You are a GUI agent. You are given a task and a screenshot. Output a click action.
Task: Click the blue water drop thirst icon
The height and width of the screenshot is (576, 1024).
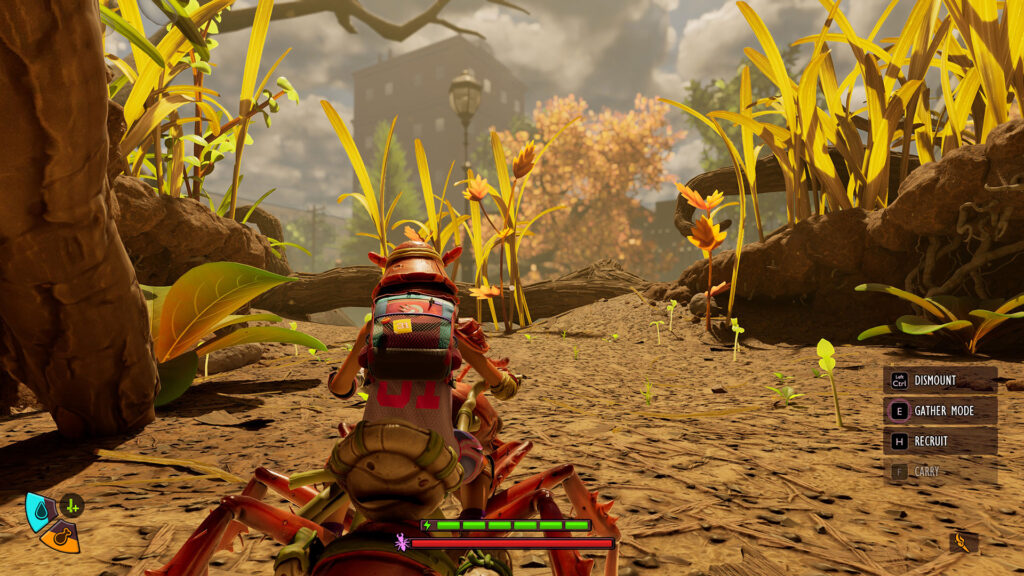[39, 508]
